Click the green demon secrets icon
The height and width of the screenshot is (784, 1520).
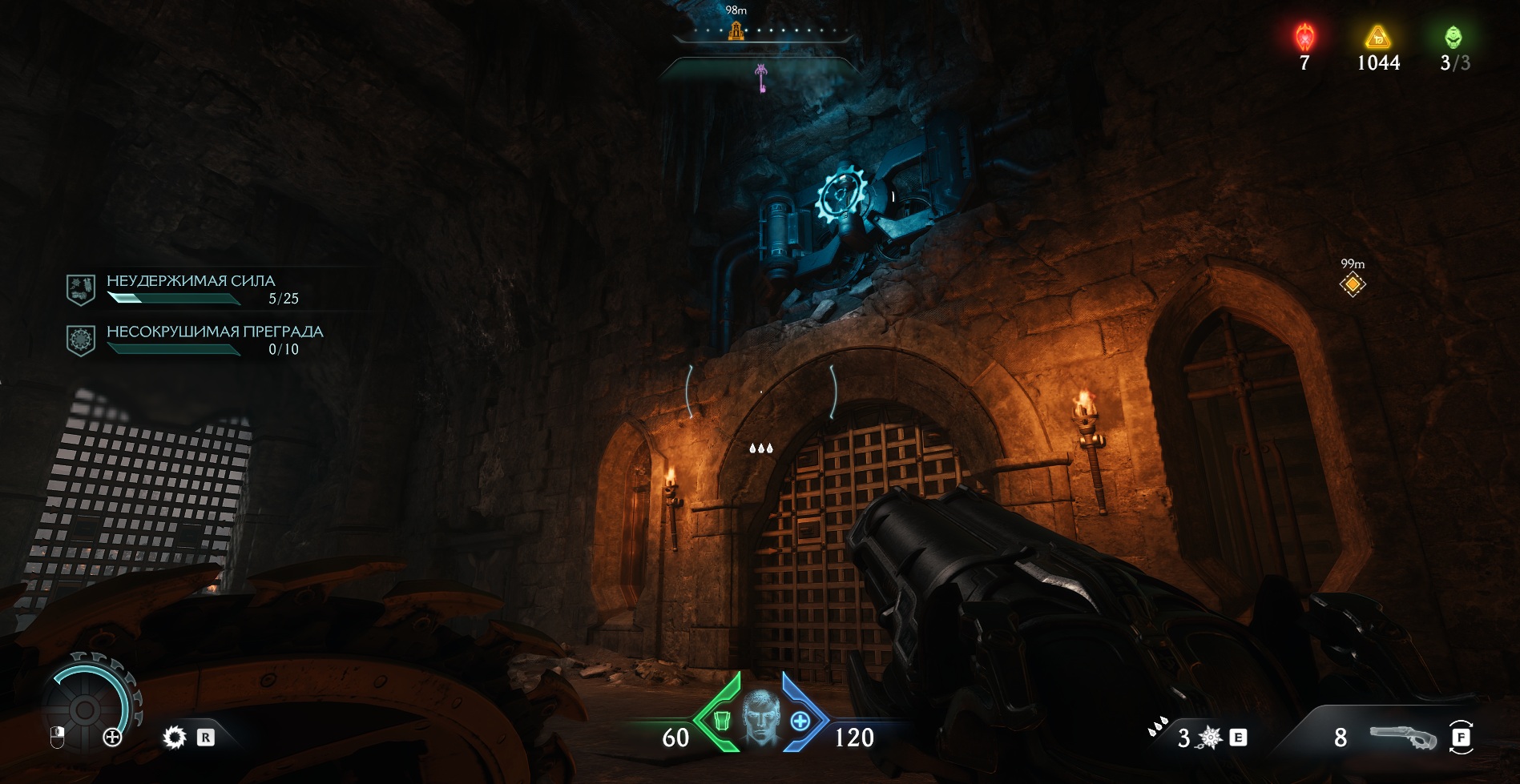coord(1453,38)
